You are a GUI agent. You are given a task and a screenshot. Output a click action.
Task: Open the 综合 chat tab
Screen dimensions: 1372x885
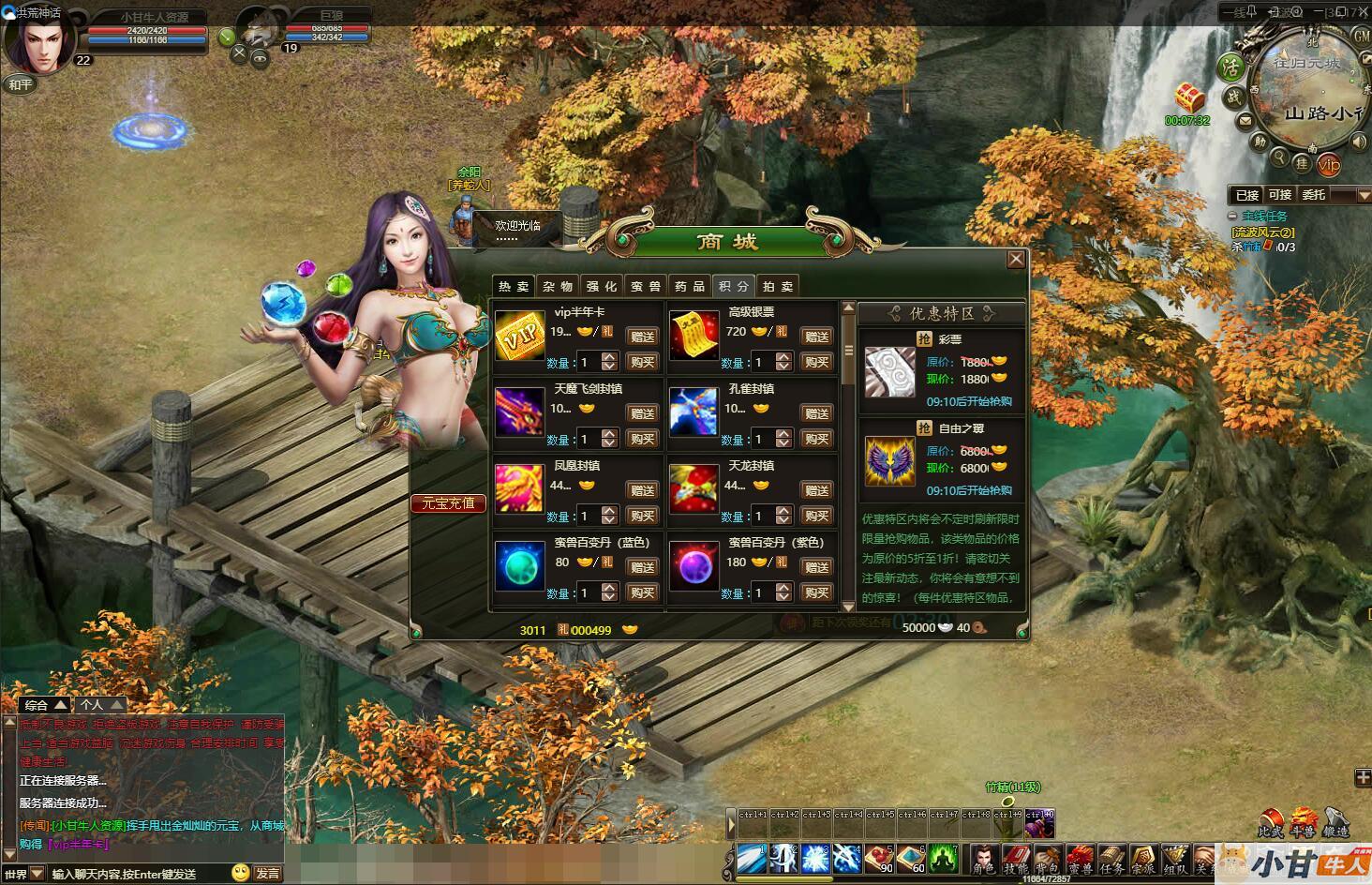pyautogui.click(x=44, y=705)
